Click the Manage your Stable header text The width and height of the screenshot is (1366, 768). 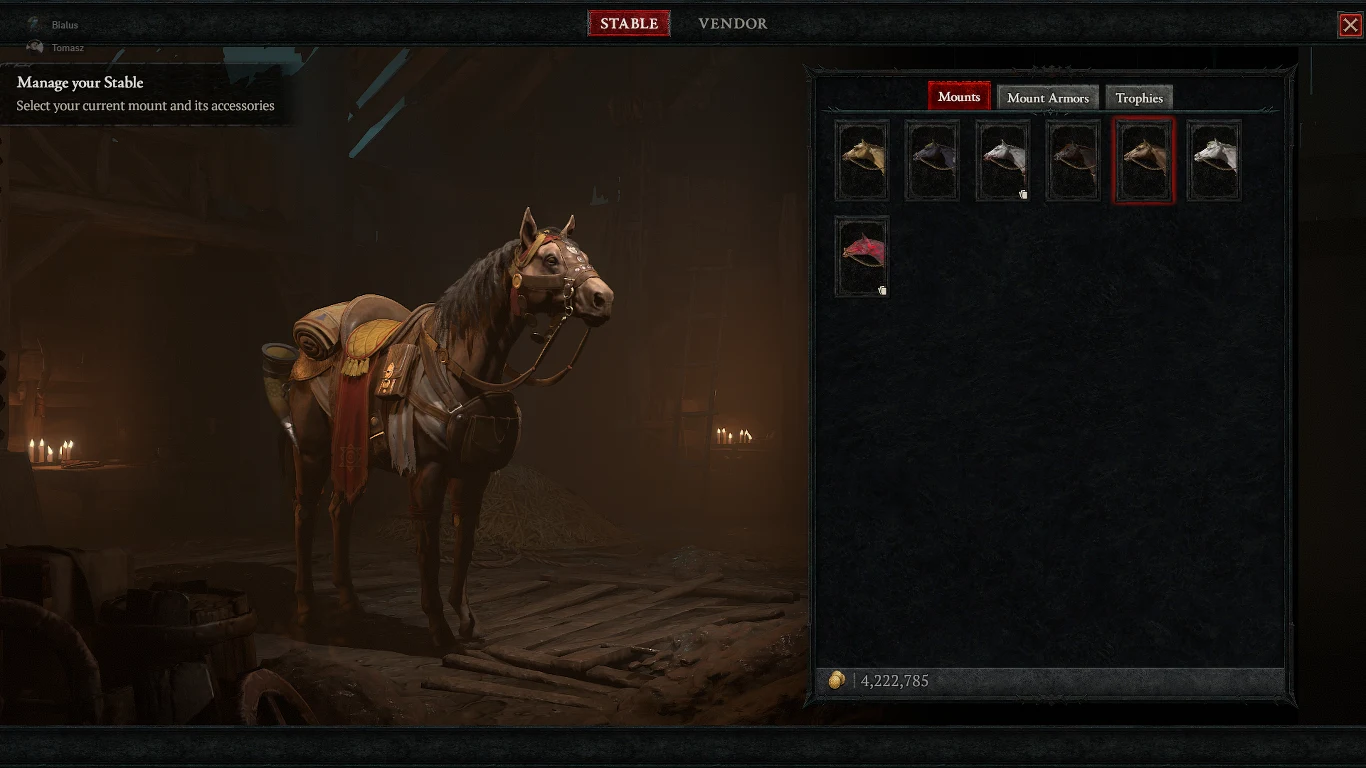pos(79,82)
